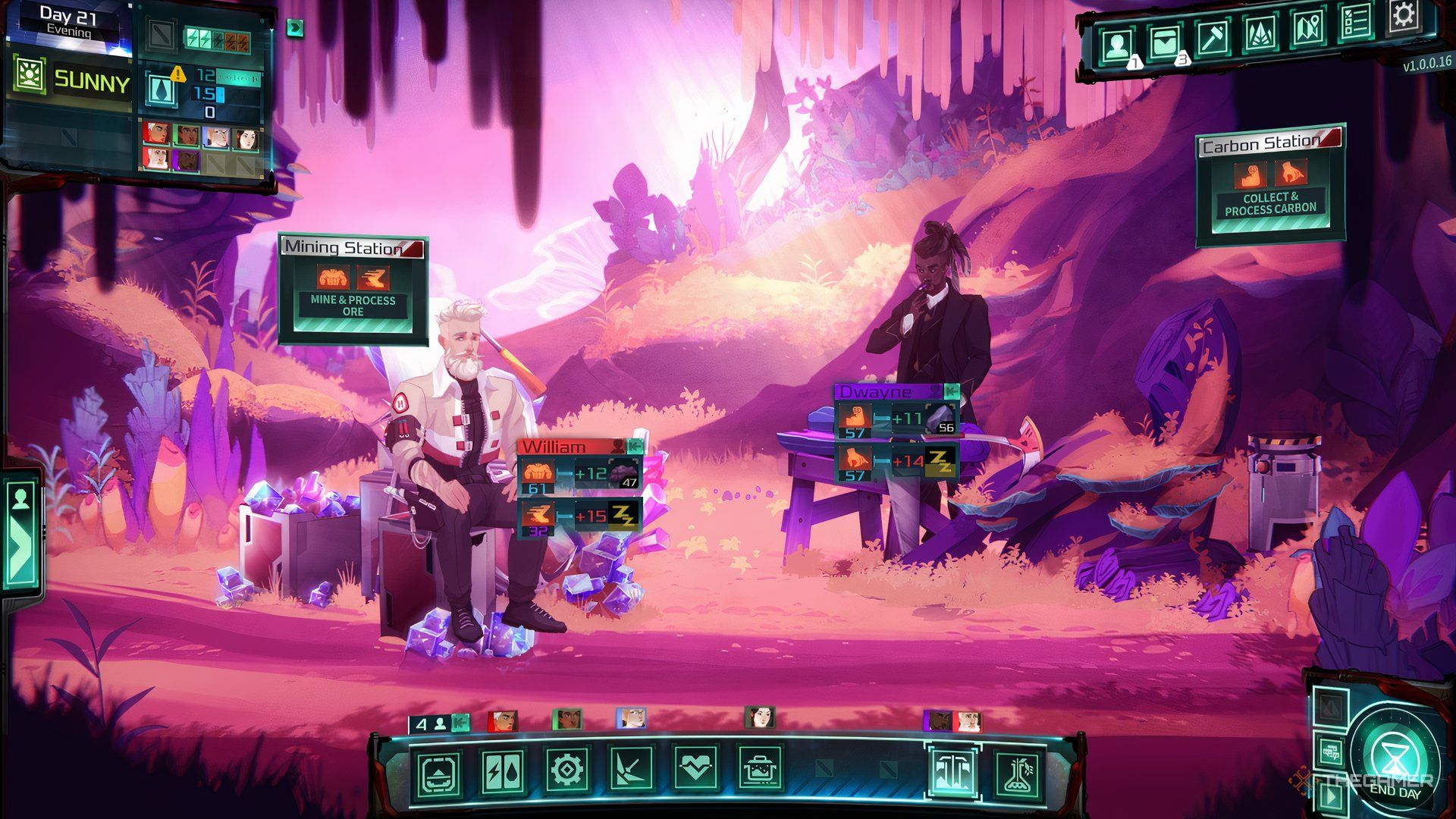This screenshot has width=1456, height=819.
Task: Open the storage crate inventory icon
Action: click(1164, 42)
